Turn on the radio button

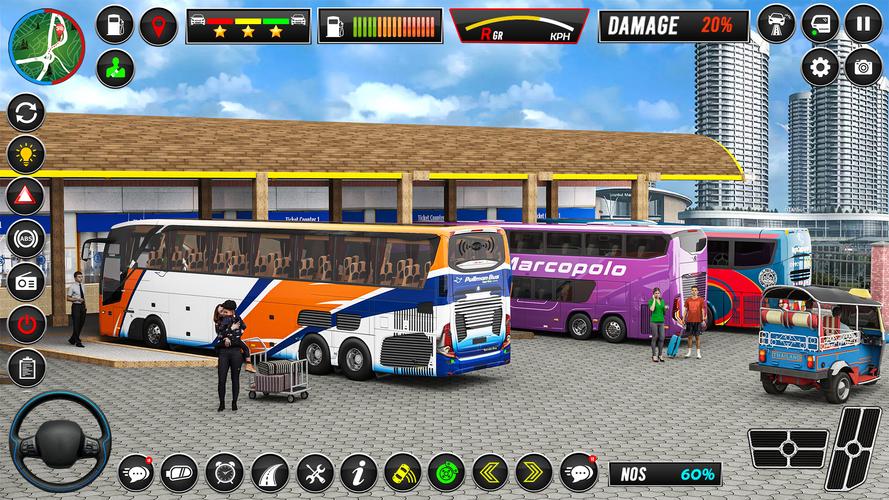coord(26,282)
